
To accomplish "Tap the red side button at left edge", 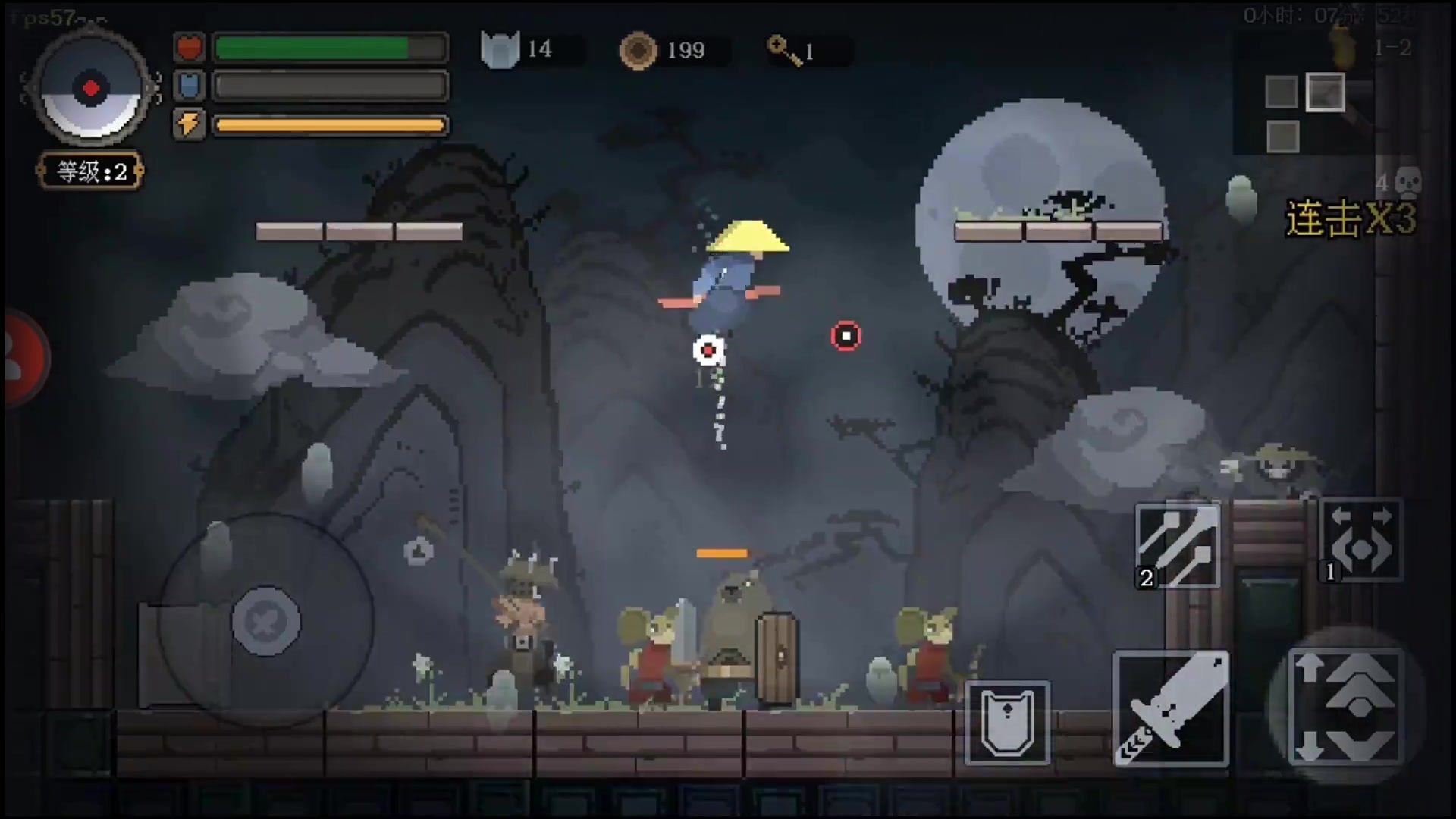I will click(21, 358).
